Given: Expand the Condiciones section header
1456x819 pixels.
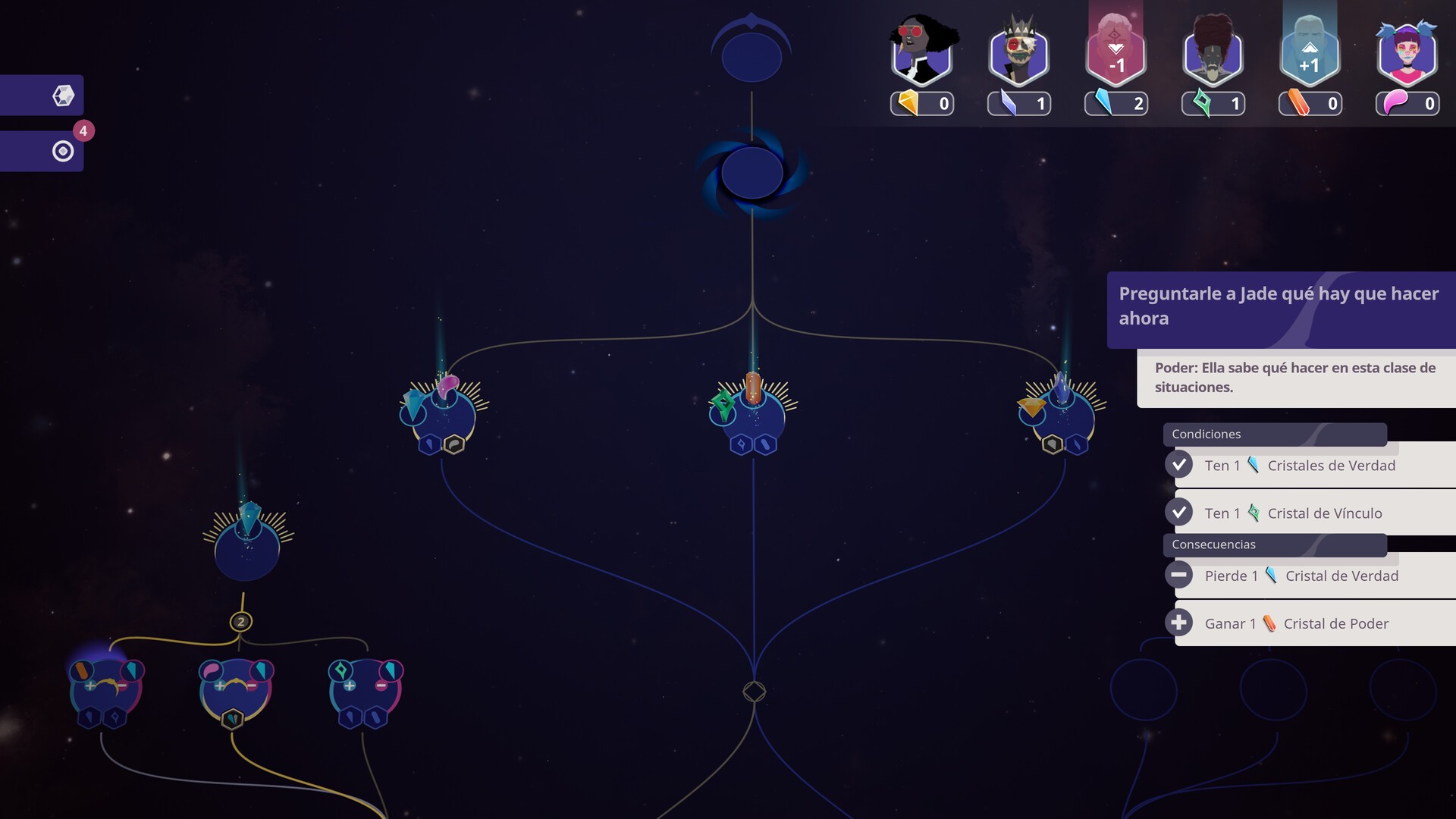Looking at the screenshot, I should [1276, 434].
